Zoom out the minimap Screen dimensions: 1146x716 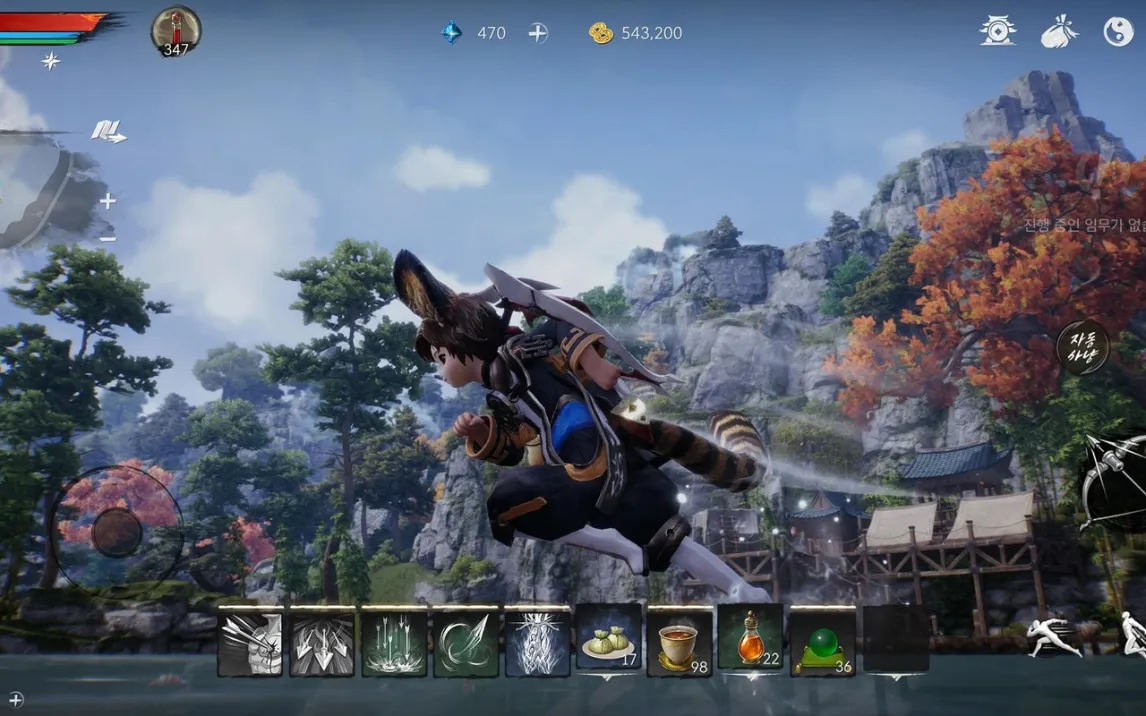coord(107,238)
